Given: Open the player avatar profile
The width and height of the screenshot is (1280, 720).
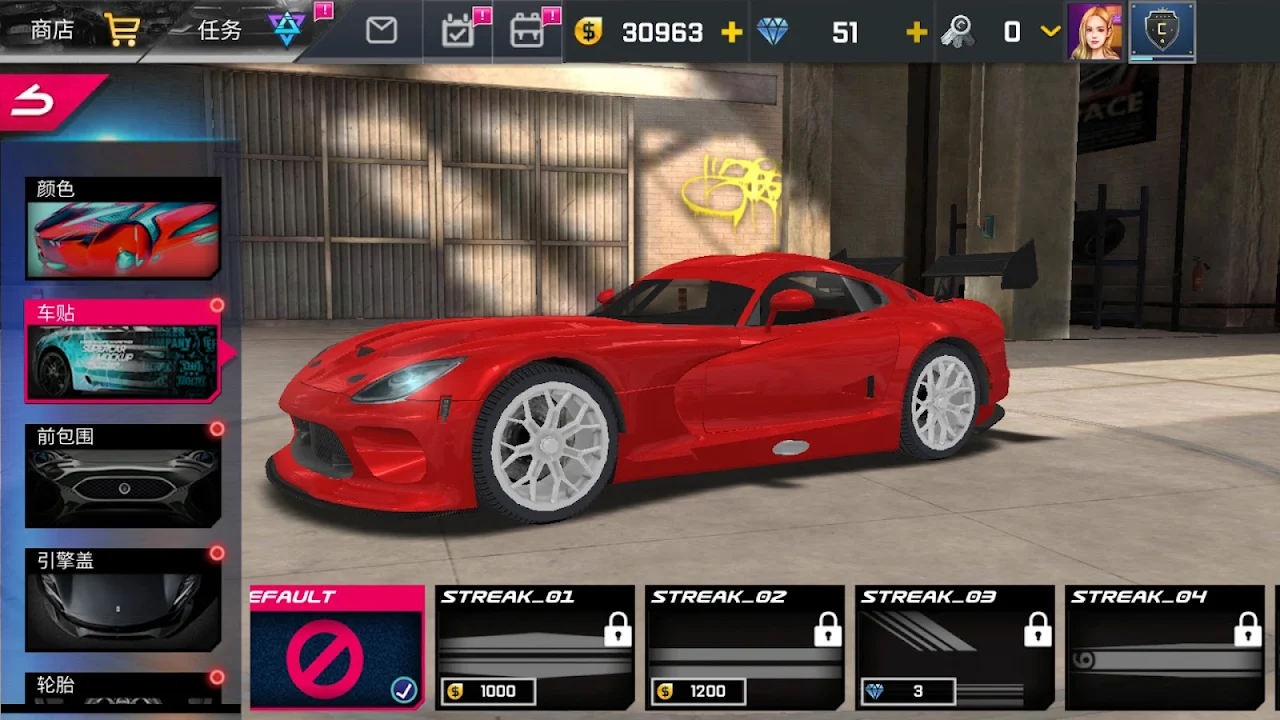Looking at the screenshot, I should pyautogui.click(x=1095, y=32).
